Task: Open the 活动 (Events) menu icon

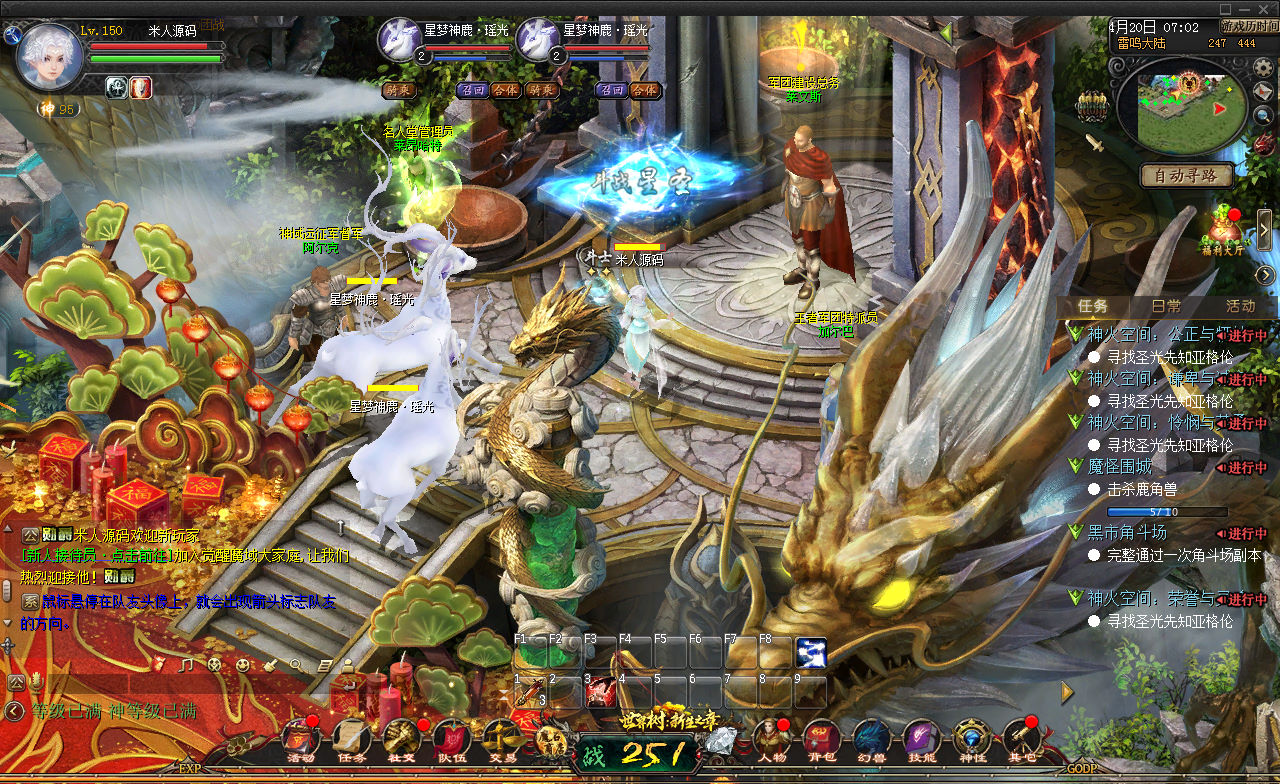Action: pyautogui.click(x=301, y=738)
